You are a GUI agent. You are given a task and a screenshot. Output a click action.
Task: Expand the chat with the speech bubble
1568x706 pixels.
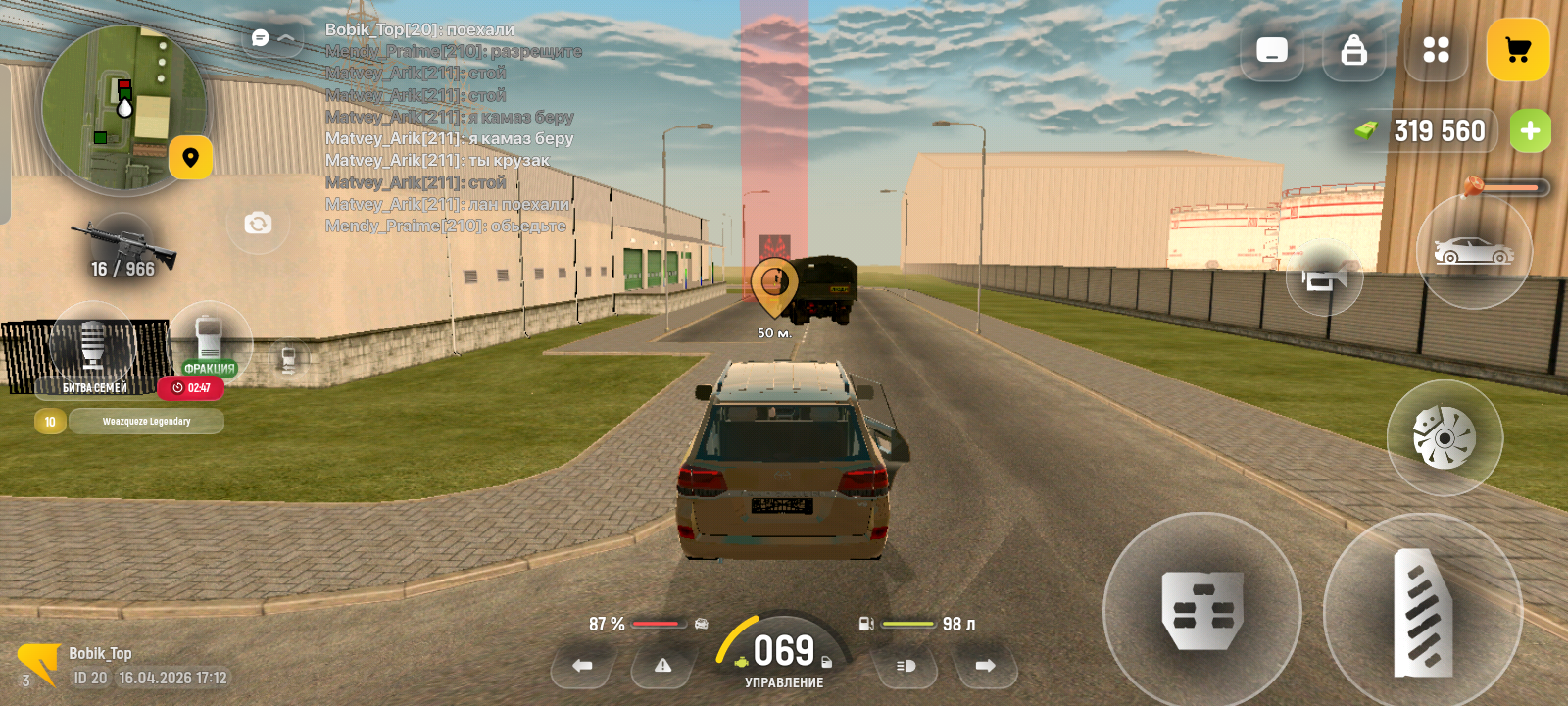click(x=261, y=38)
